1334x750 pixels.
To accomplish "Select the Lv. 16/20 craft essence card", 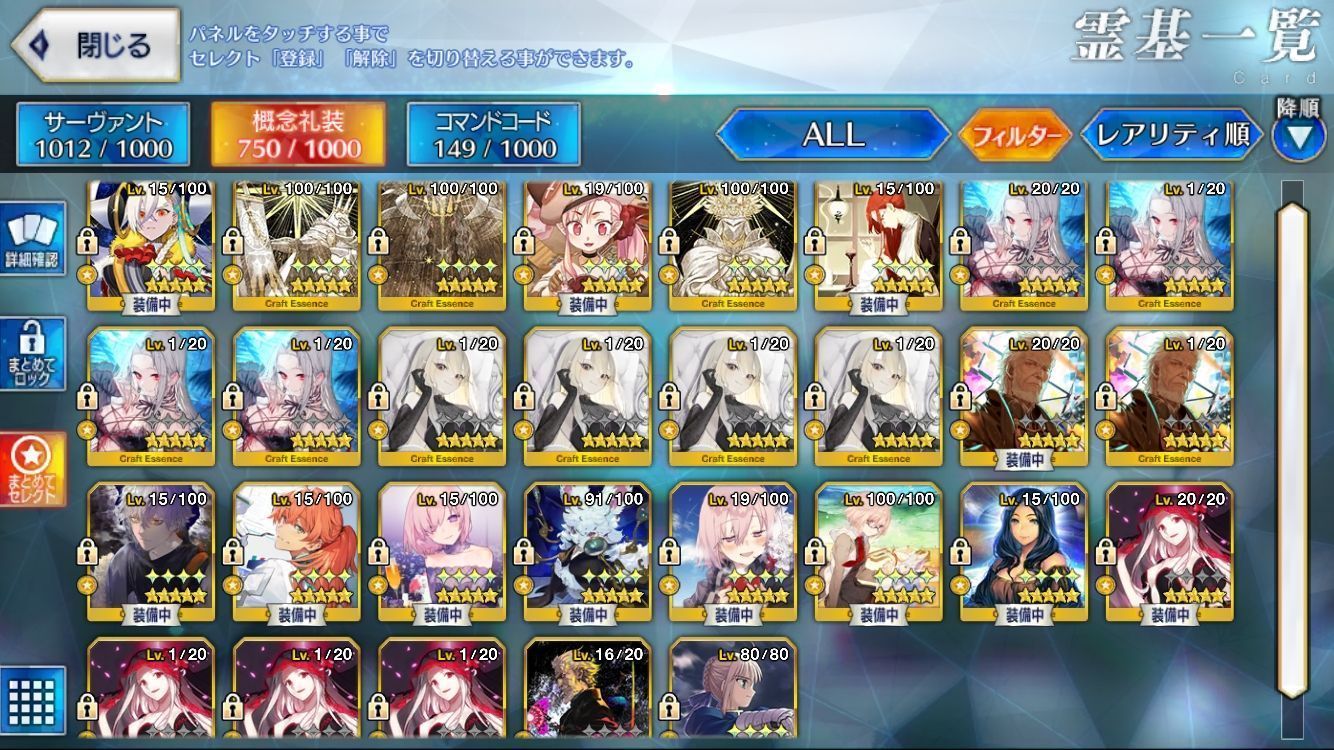I will tap(587, 690).
